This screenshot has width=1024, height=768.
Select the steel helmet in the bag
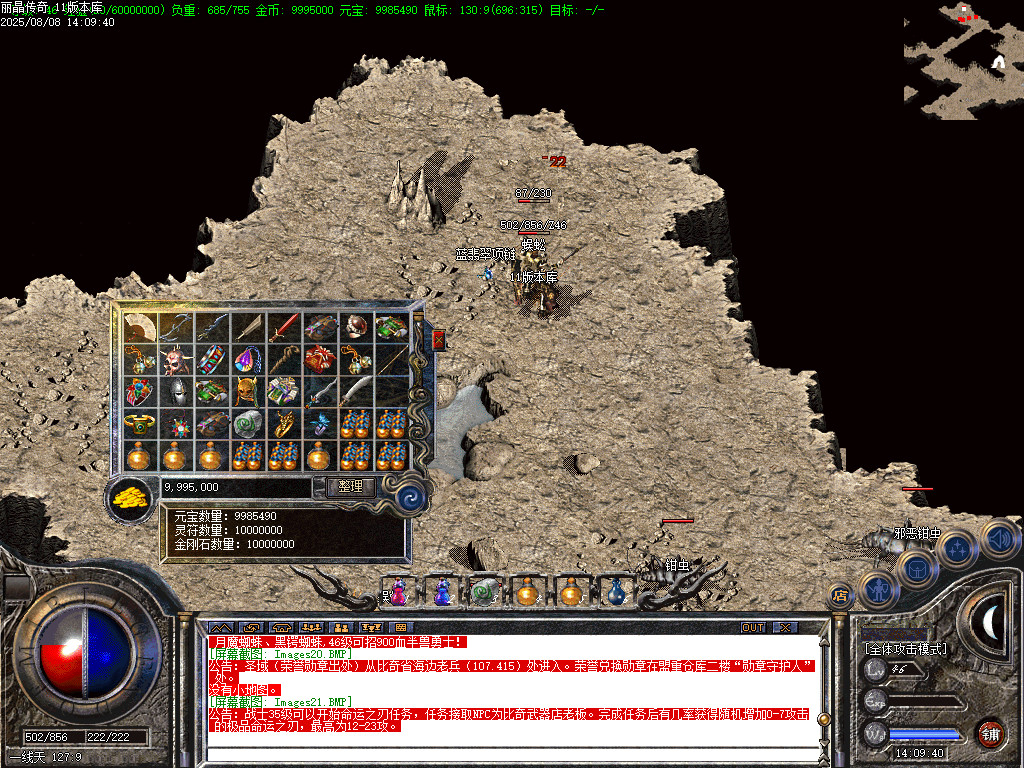tap(175, 391)
